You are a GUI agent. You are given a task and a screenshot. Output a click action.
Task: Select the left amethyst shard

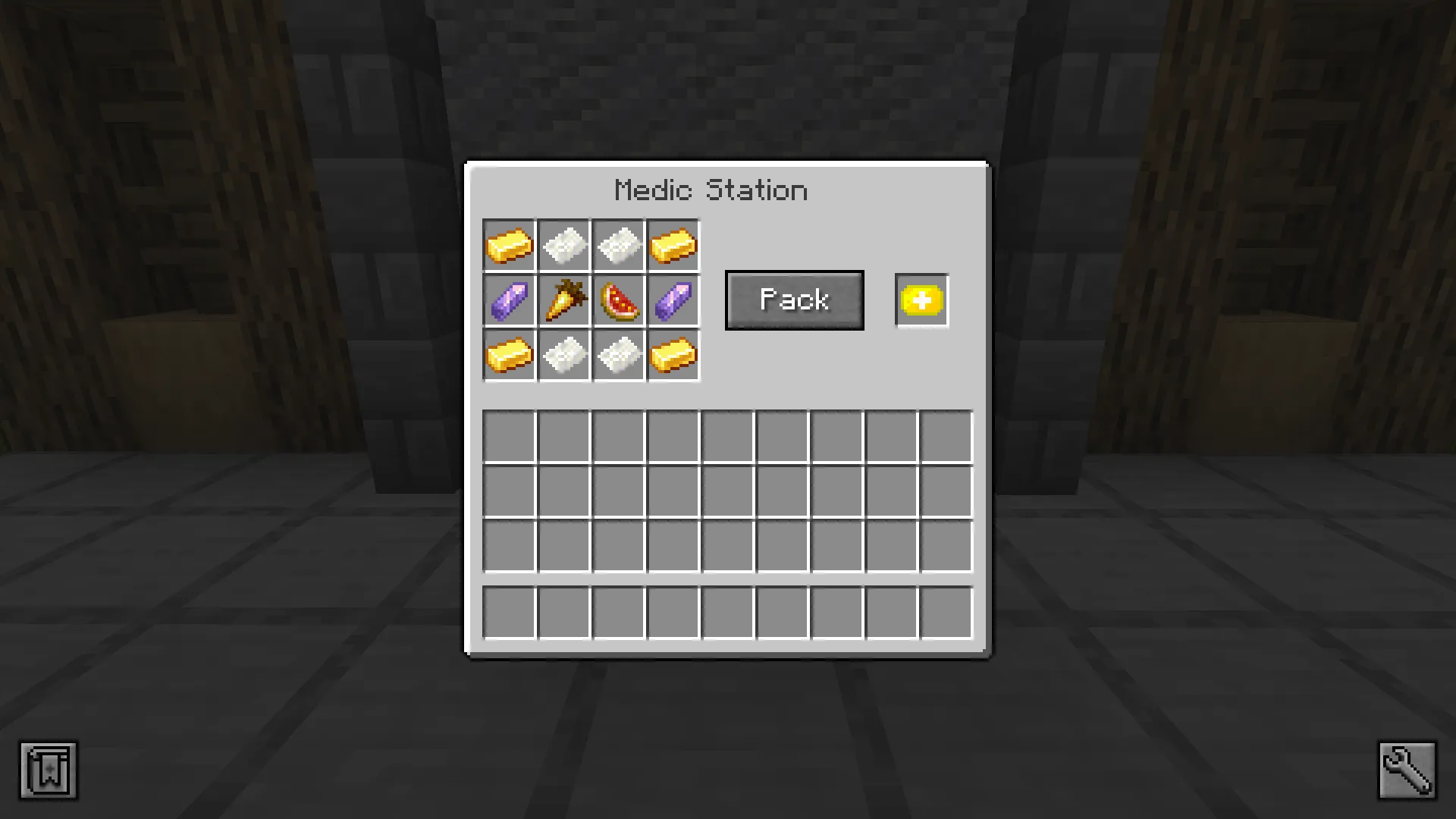pos(509,300)
